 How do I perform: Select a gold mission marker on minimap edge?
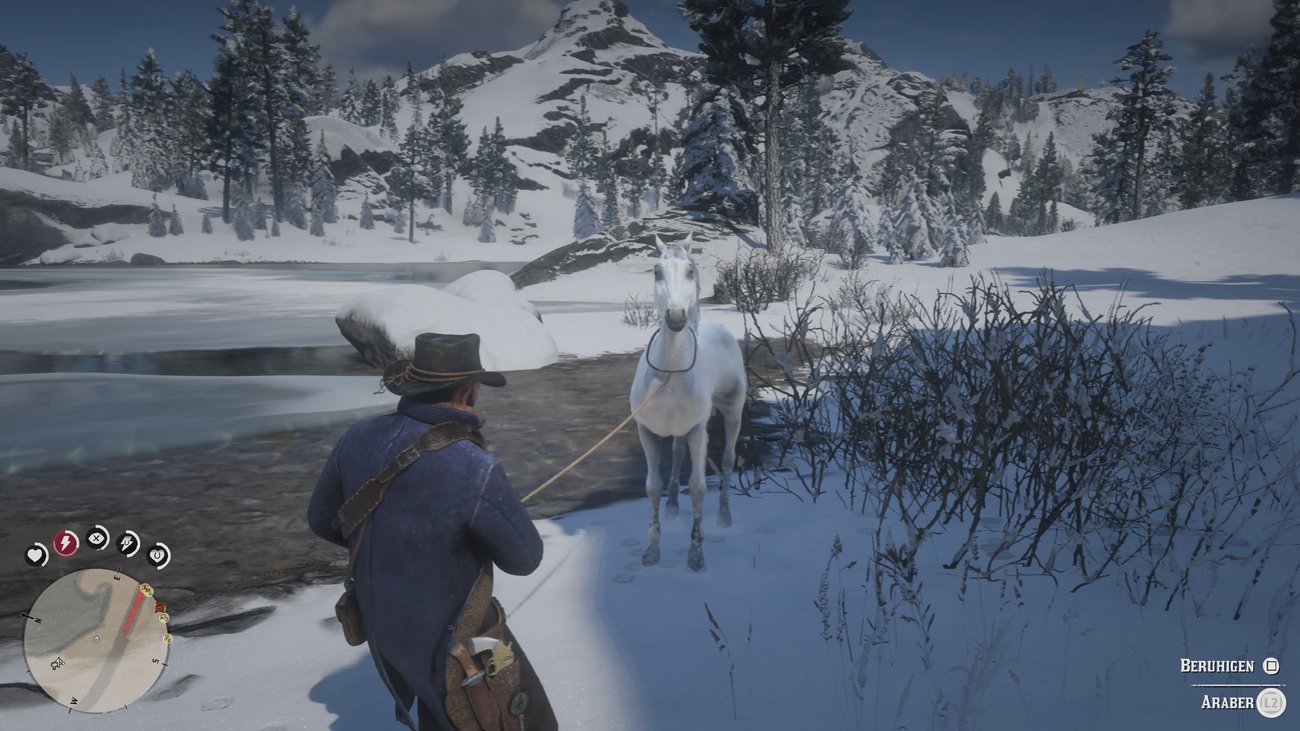tap(145, 589)
